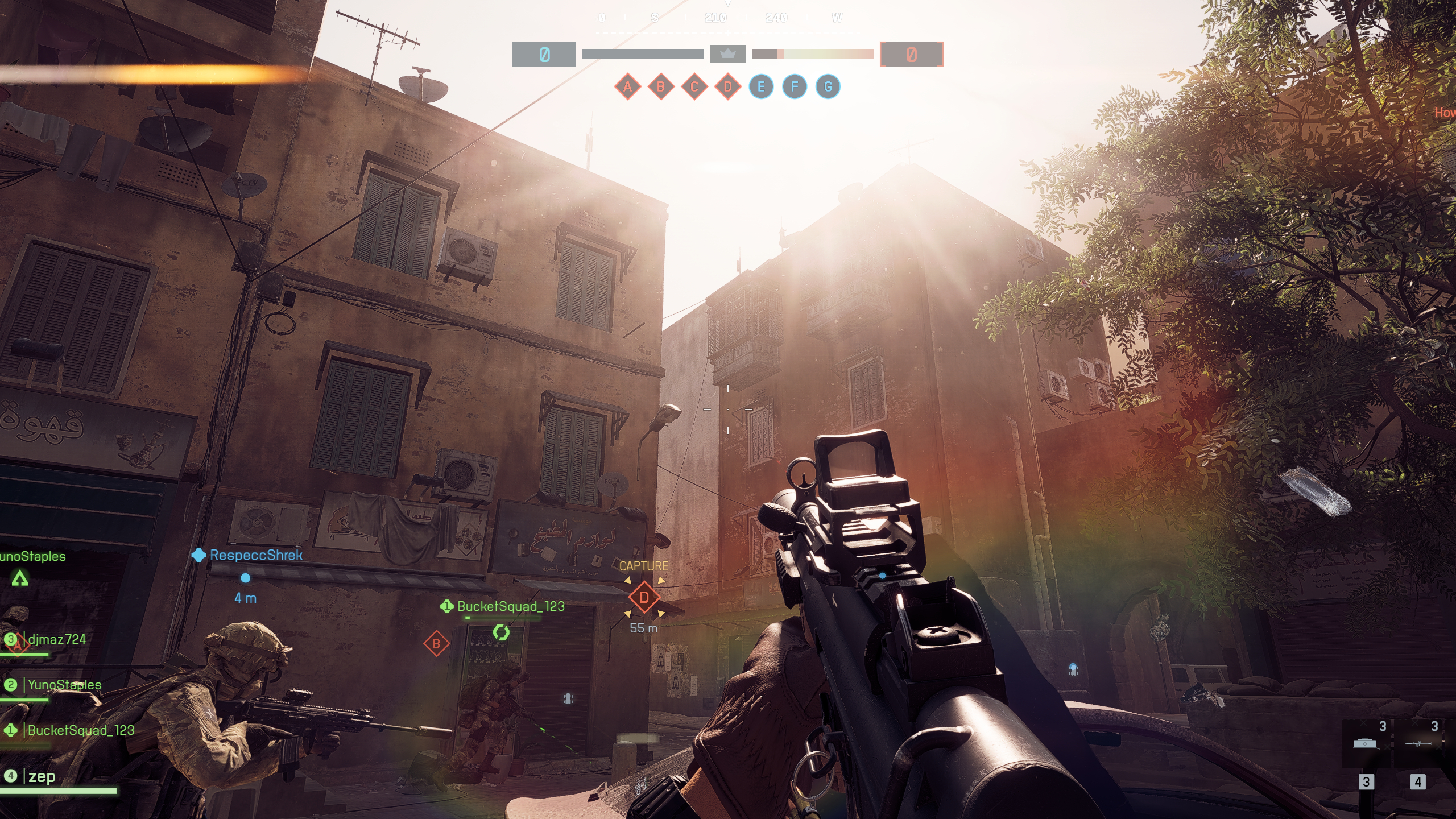Select objective A on the HUD strip
1456x819 pixels.
tap(627, 87)
